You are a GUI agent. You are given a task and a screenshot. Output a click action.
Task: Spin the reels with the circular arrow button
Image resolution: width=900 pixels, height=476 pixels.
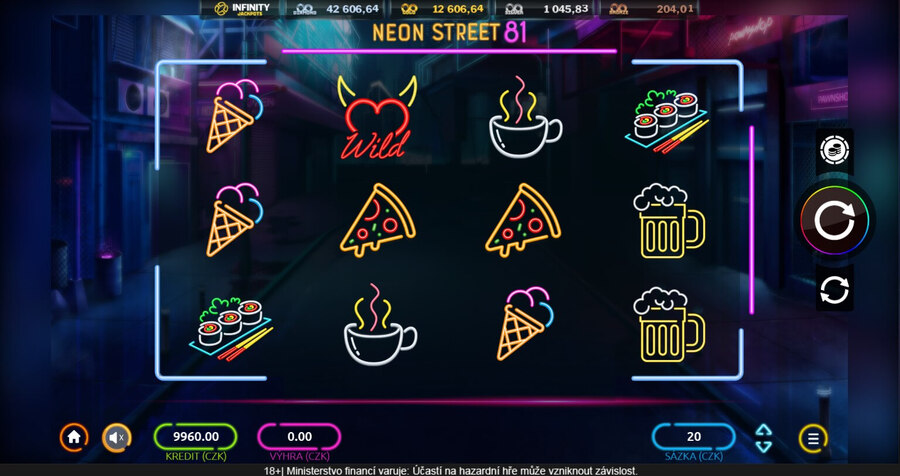(x=834, y=221)
